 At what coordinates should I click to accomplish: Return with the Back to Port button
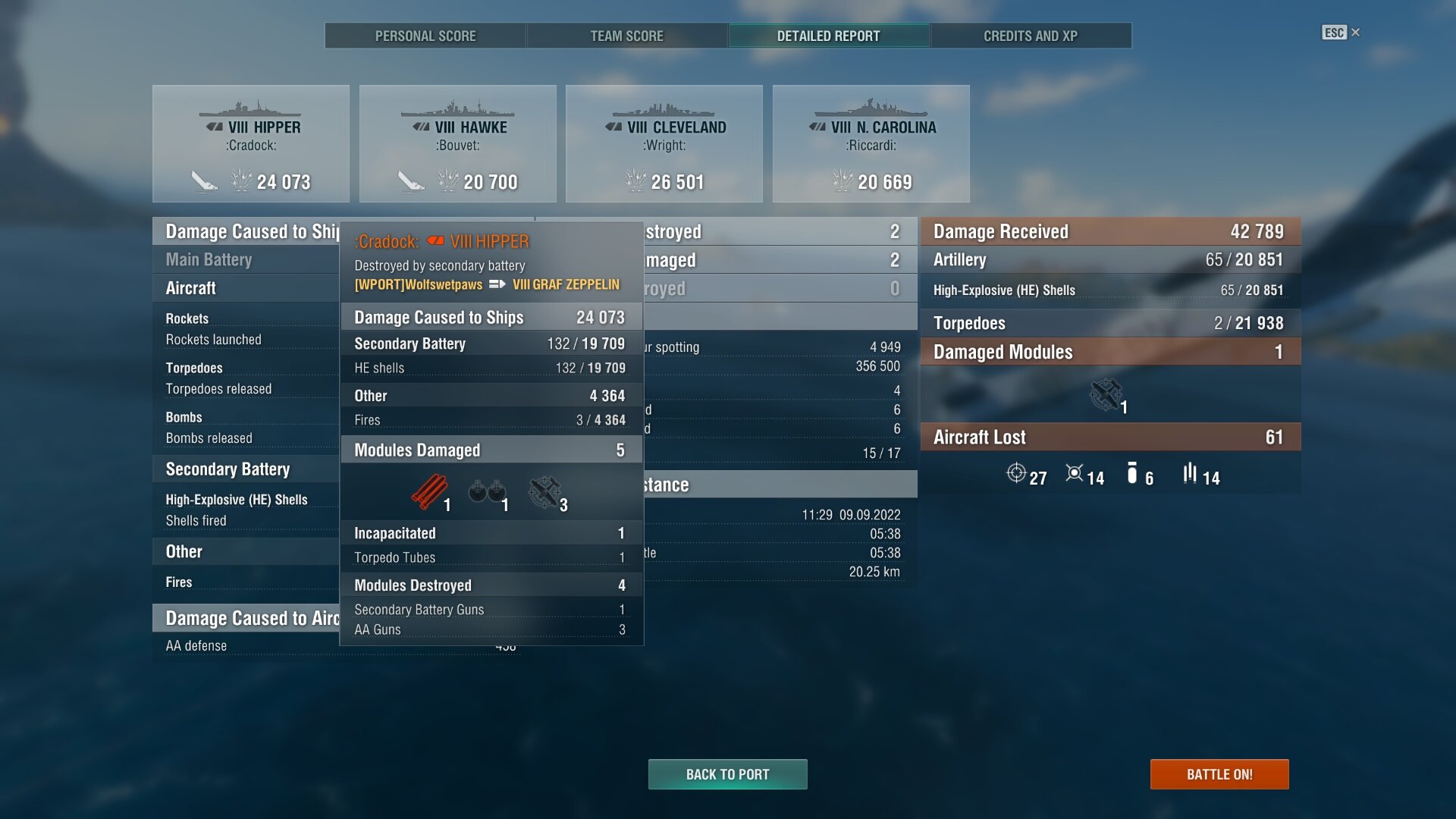(x=727, y=774)
